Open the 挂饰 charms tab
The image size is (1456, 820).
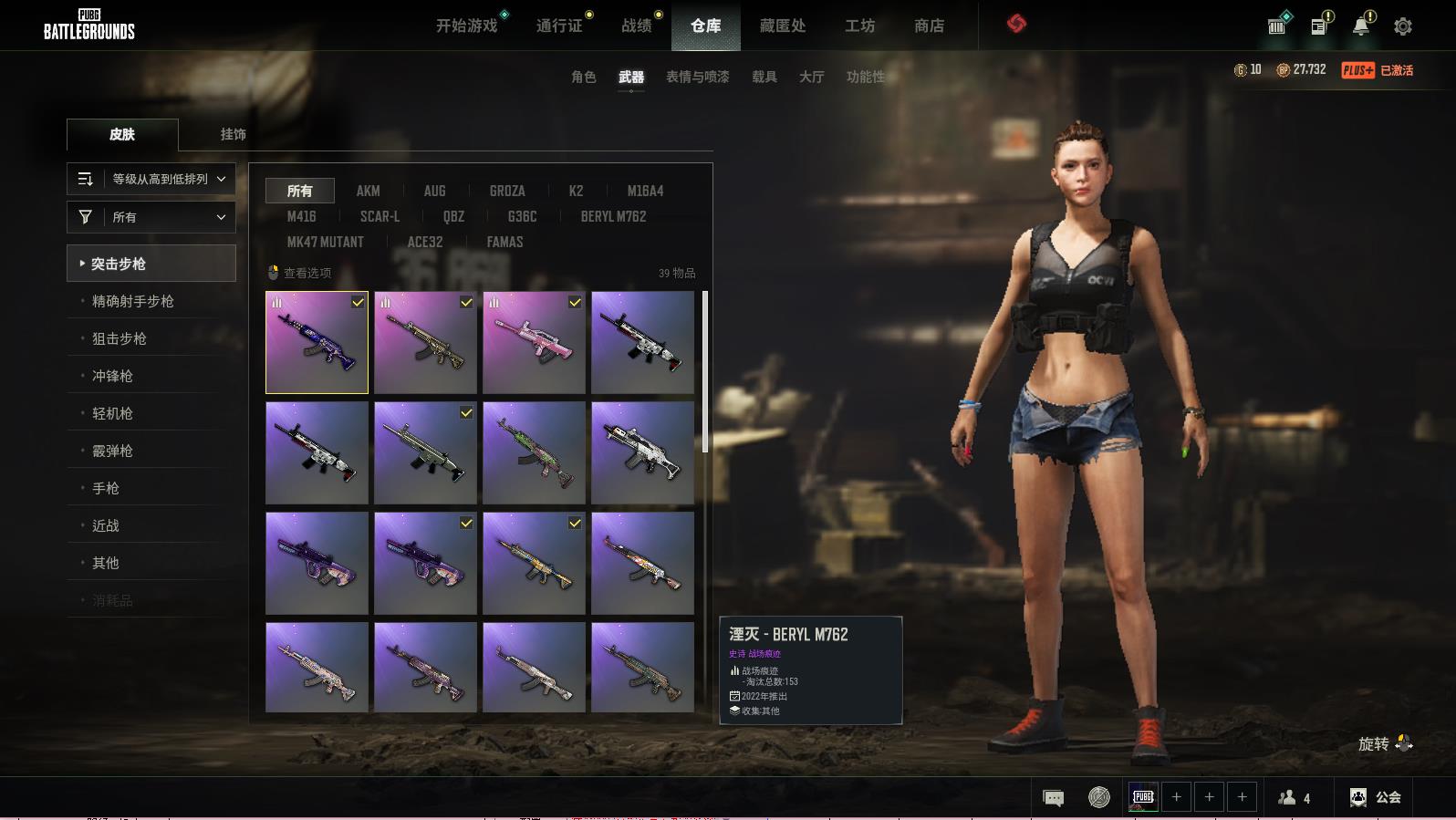coord(233,134)
